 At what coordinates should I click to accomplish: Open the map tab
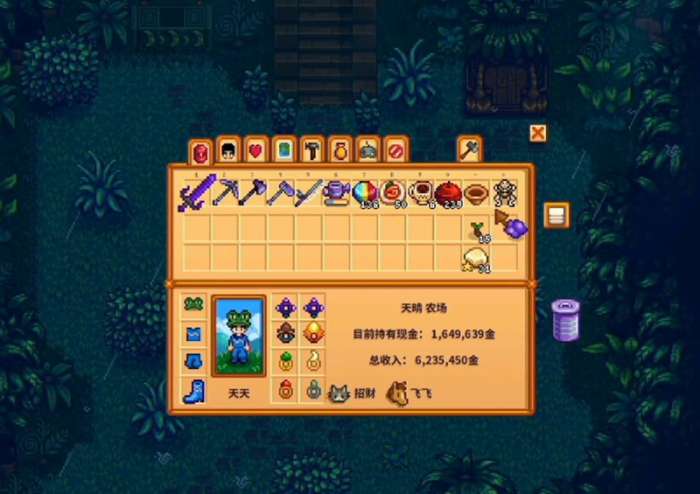[284, 151]
